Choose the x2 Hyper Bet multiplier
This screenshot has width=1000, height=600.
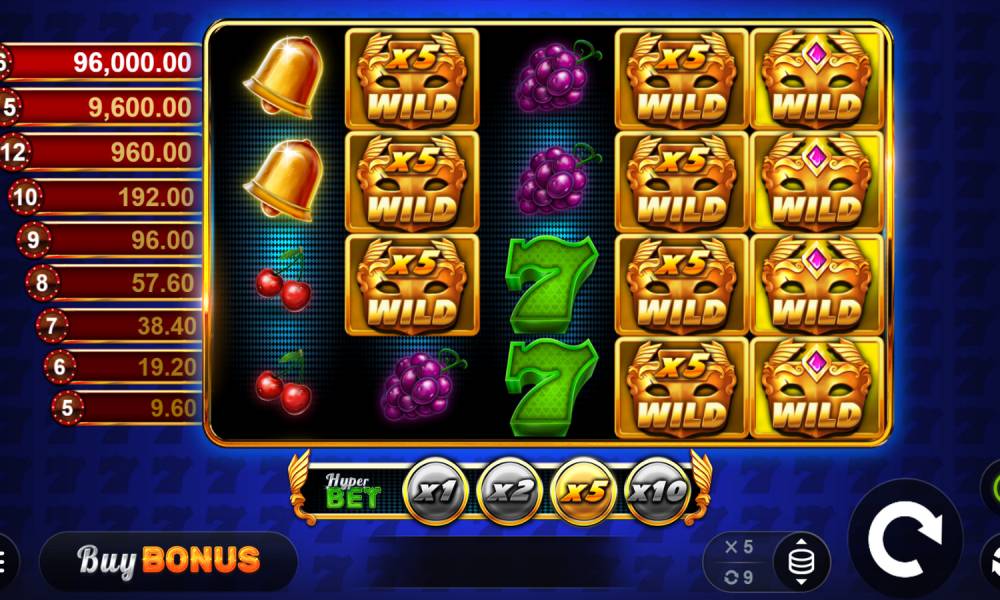click(509, 491)
